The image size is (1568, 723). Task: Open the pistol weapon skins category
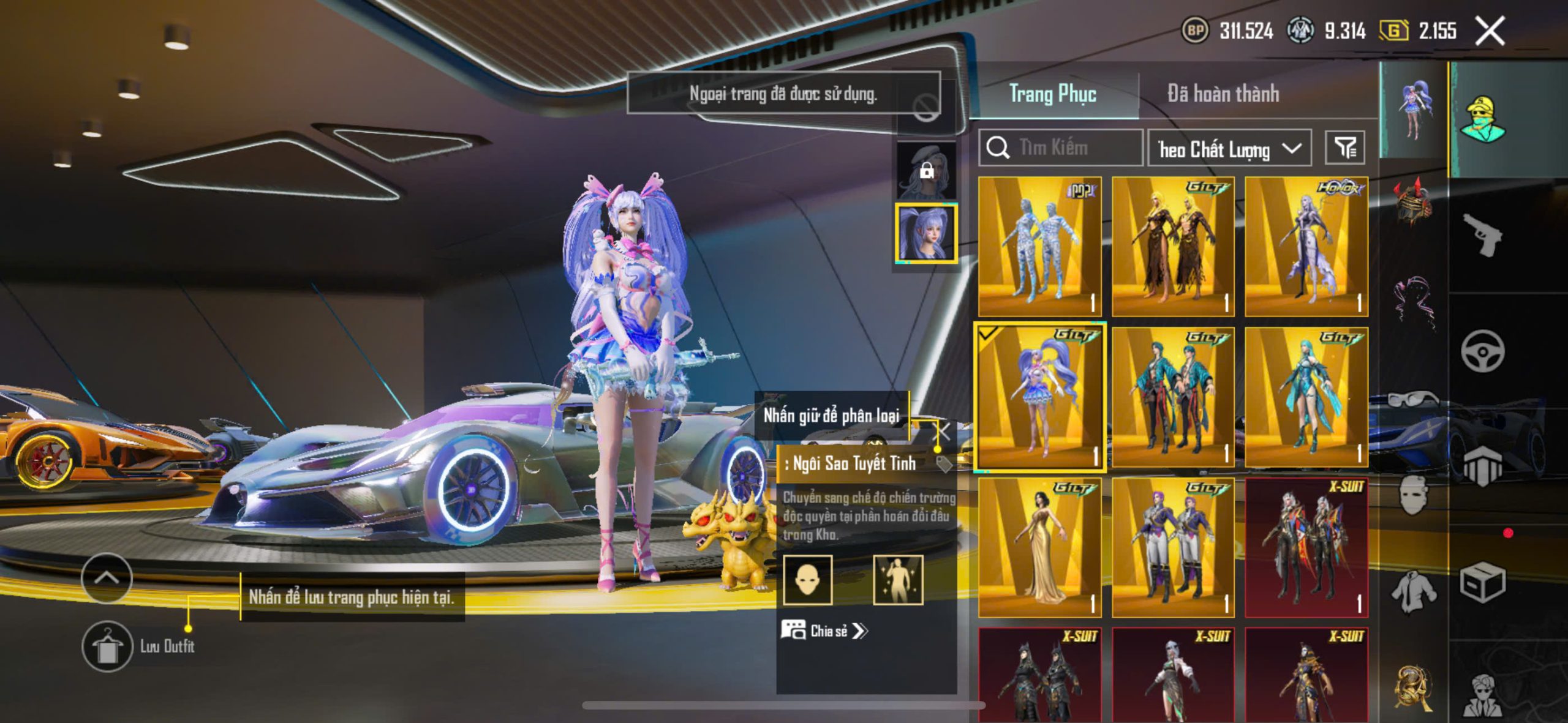[1482, 234]
